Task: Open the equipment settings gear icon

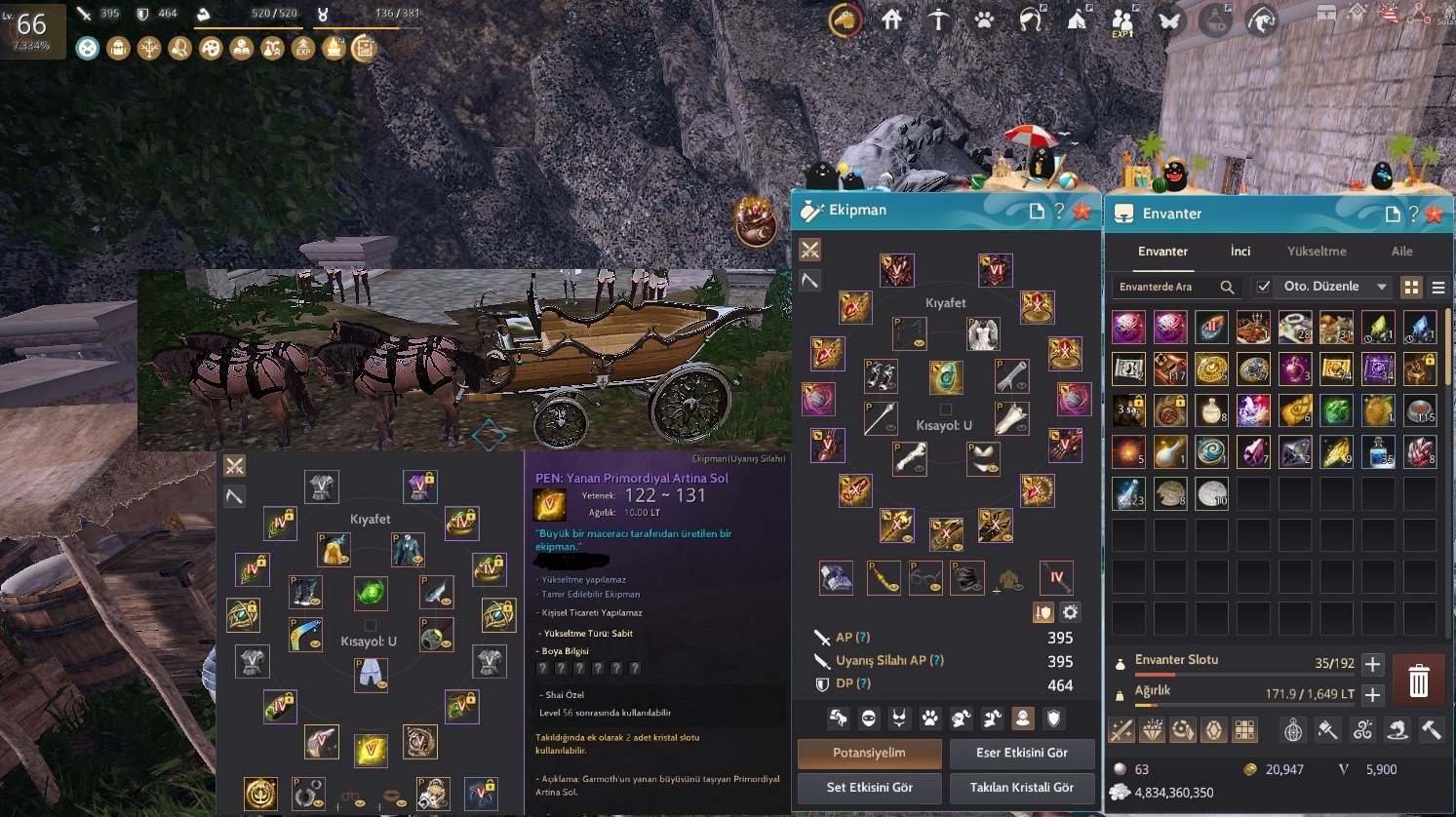Action: coord(1070,612)
